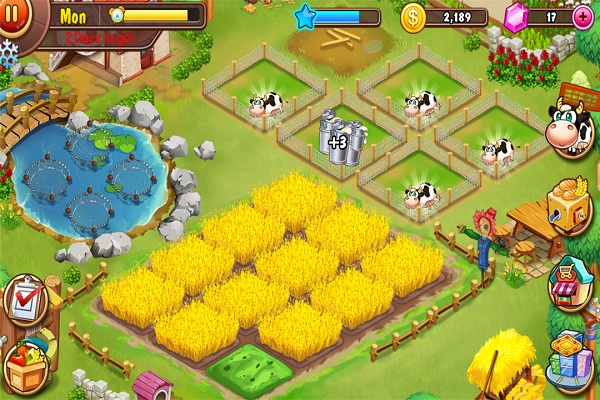Open the cow livestock menu
Viewport: 600px width, 400px height.
571,129
